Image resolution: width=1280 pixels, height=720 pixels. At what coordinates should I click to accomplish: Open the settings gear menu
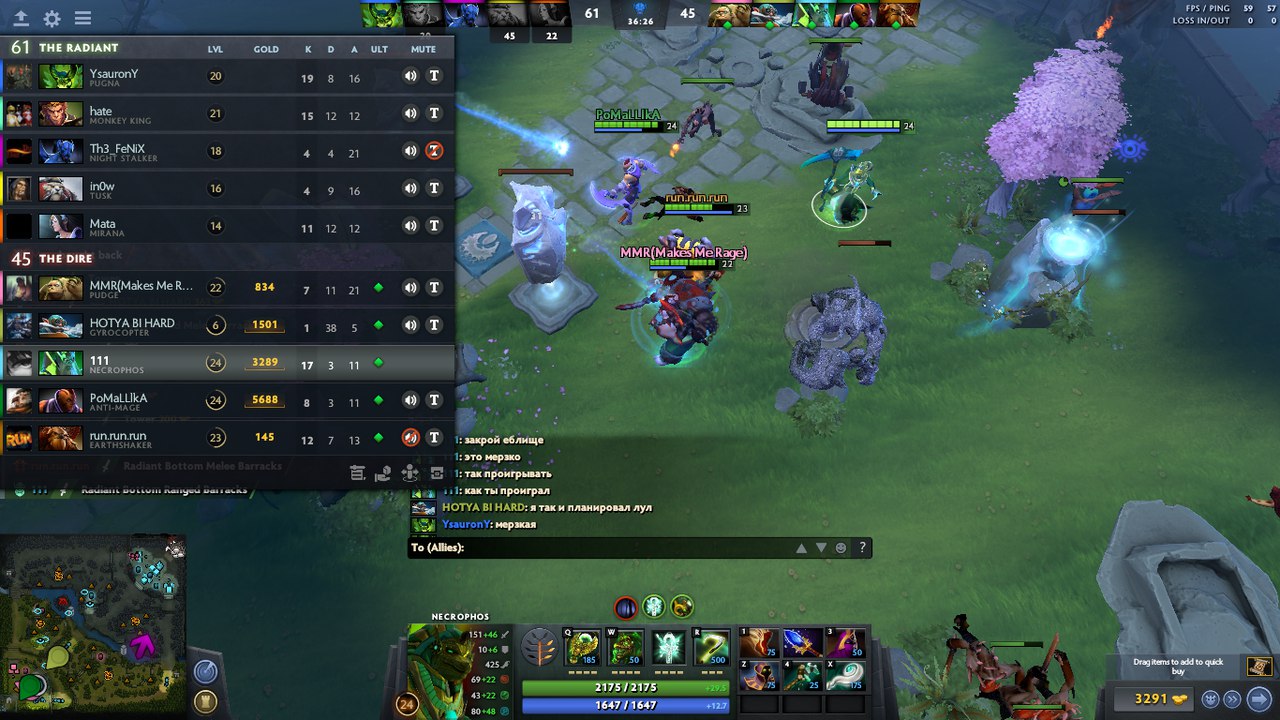pyautogui.click(x=54, y=16)
